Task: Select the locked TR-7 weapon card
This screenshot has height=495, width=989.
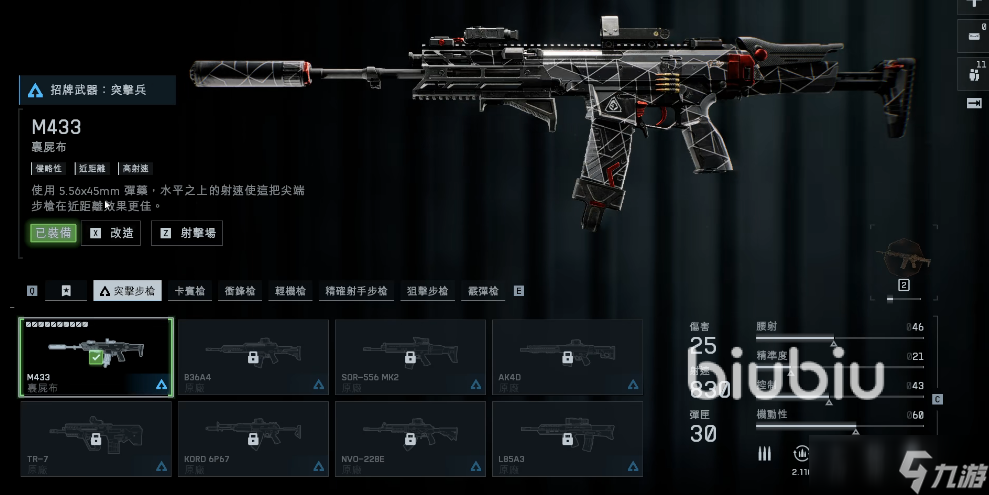Action: (97, 438)
